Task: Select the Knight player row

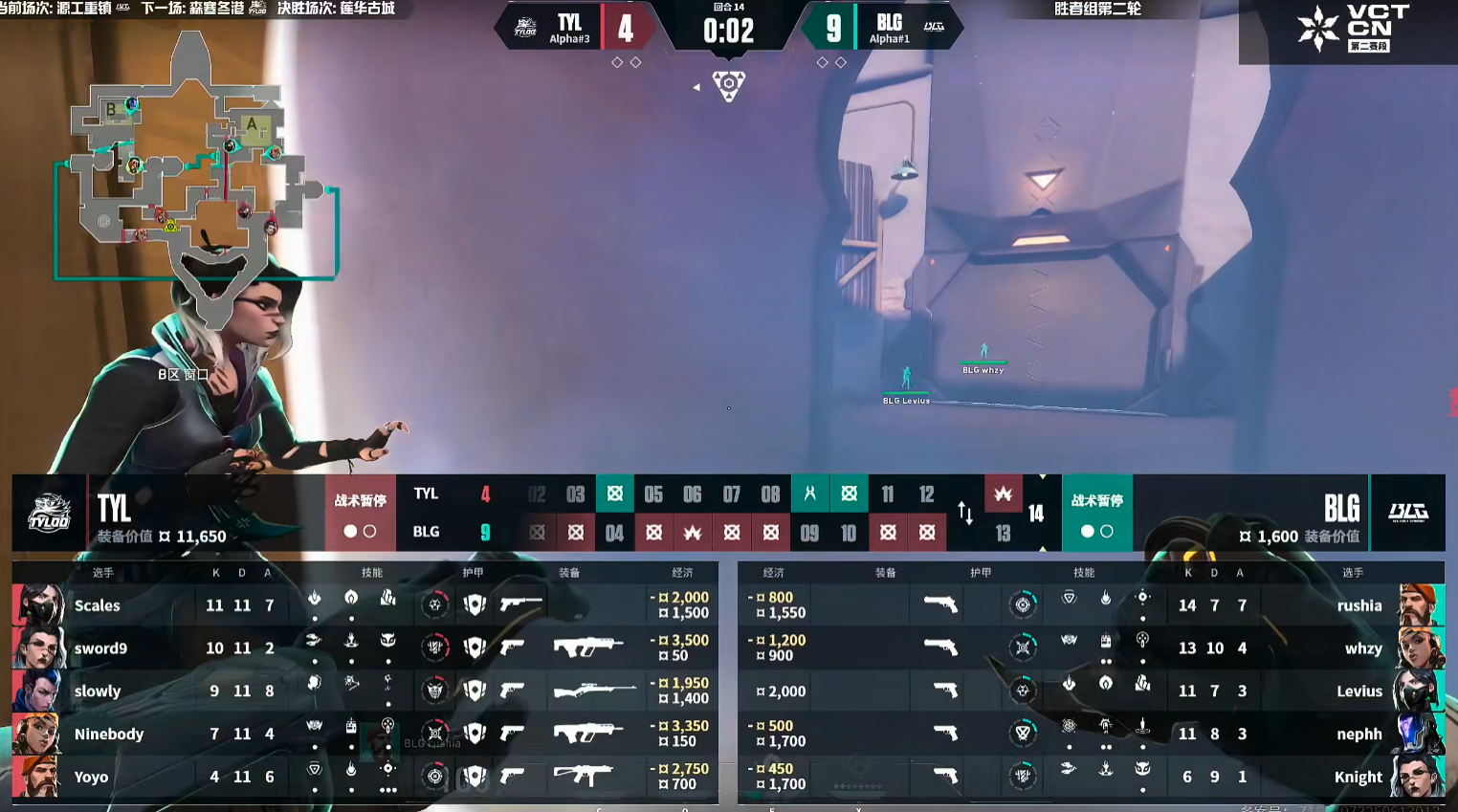Action: point(1091,777)
